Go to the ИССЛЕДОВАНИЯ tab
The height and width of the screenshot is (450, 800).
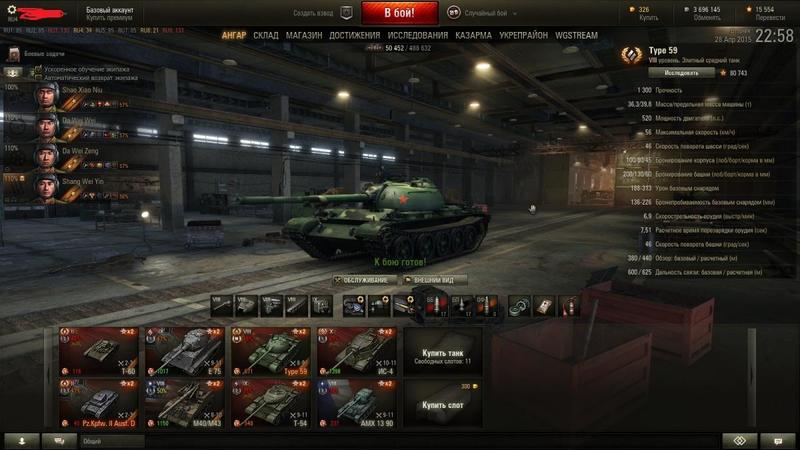tap(416, 35)
